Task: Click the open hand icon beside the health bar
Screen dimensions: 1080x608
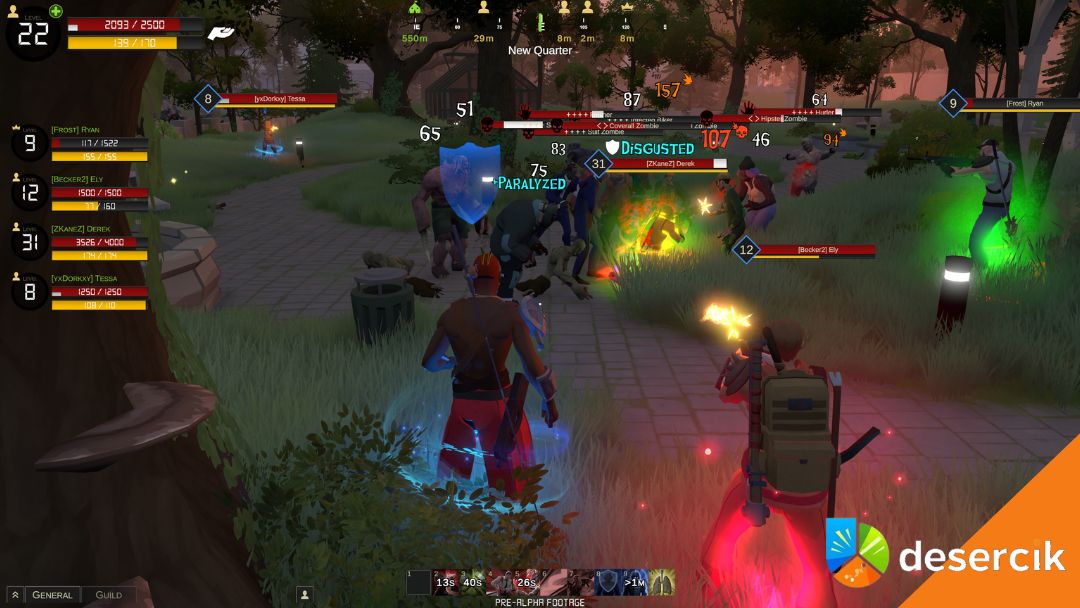Action: [221, 34]
